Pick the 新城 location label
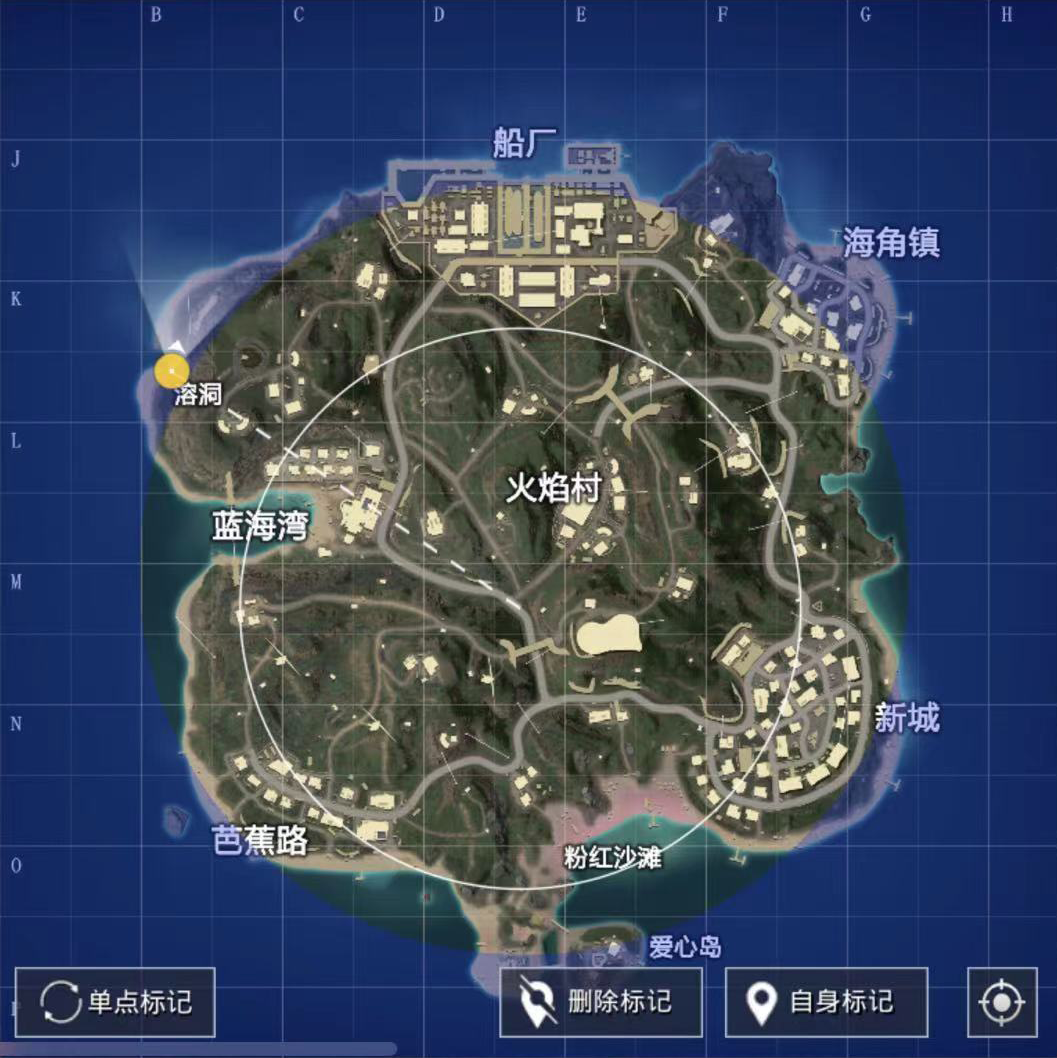The image size is (1057, 1058). (x=907, y=717)
